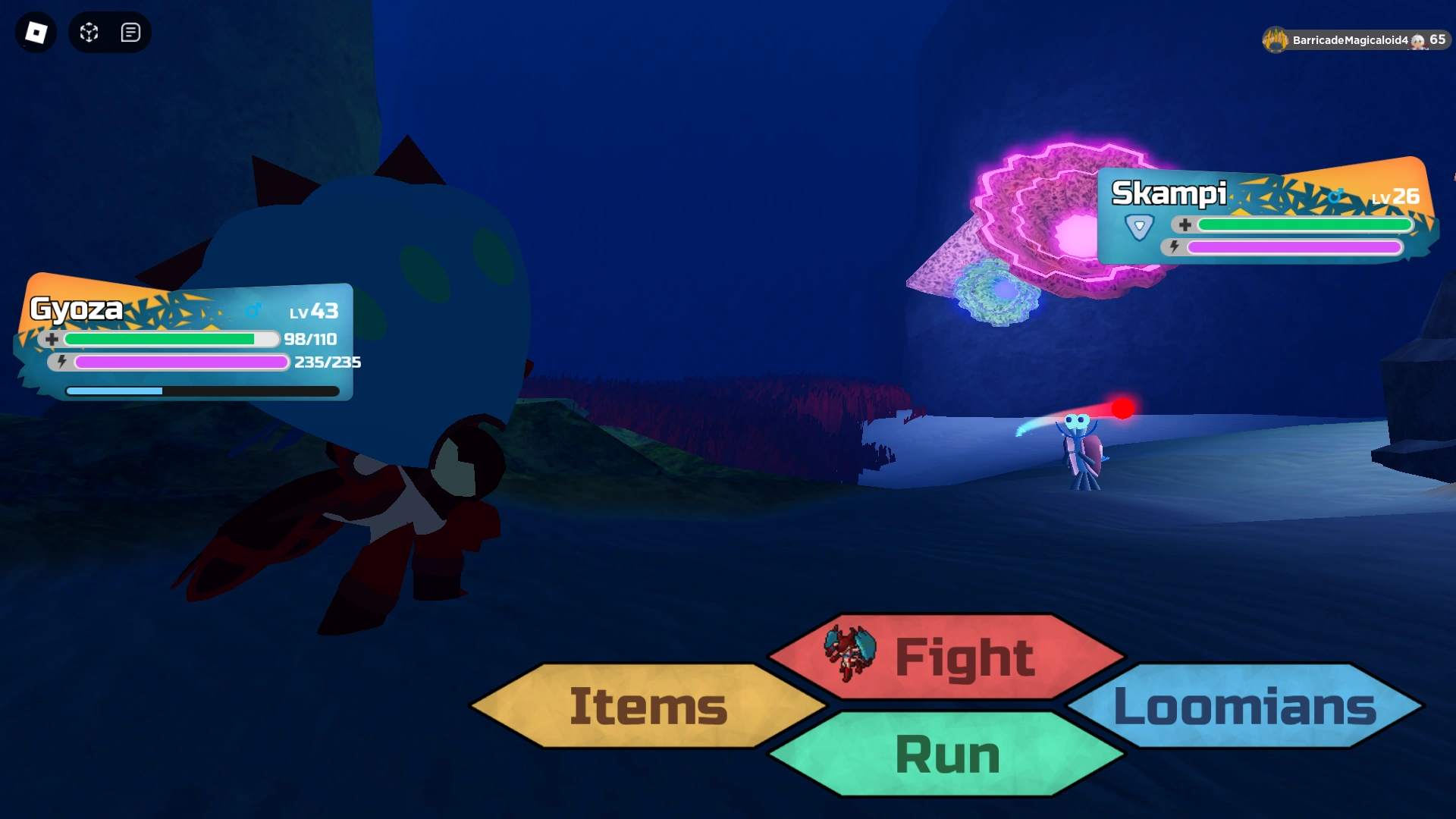This screenshot has height=819, width=1456.
Task: Click the male gender symbol beside Gyoza's name
Action: 253,308
